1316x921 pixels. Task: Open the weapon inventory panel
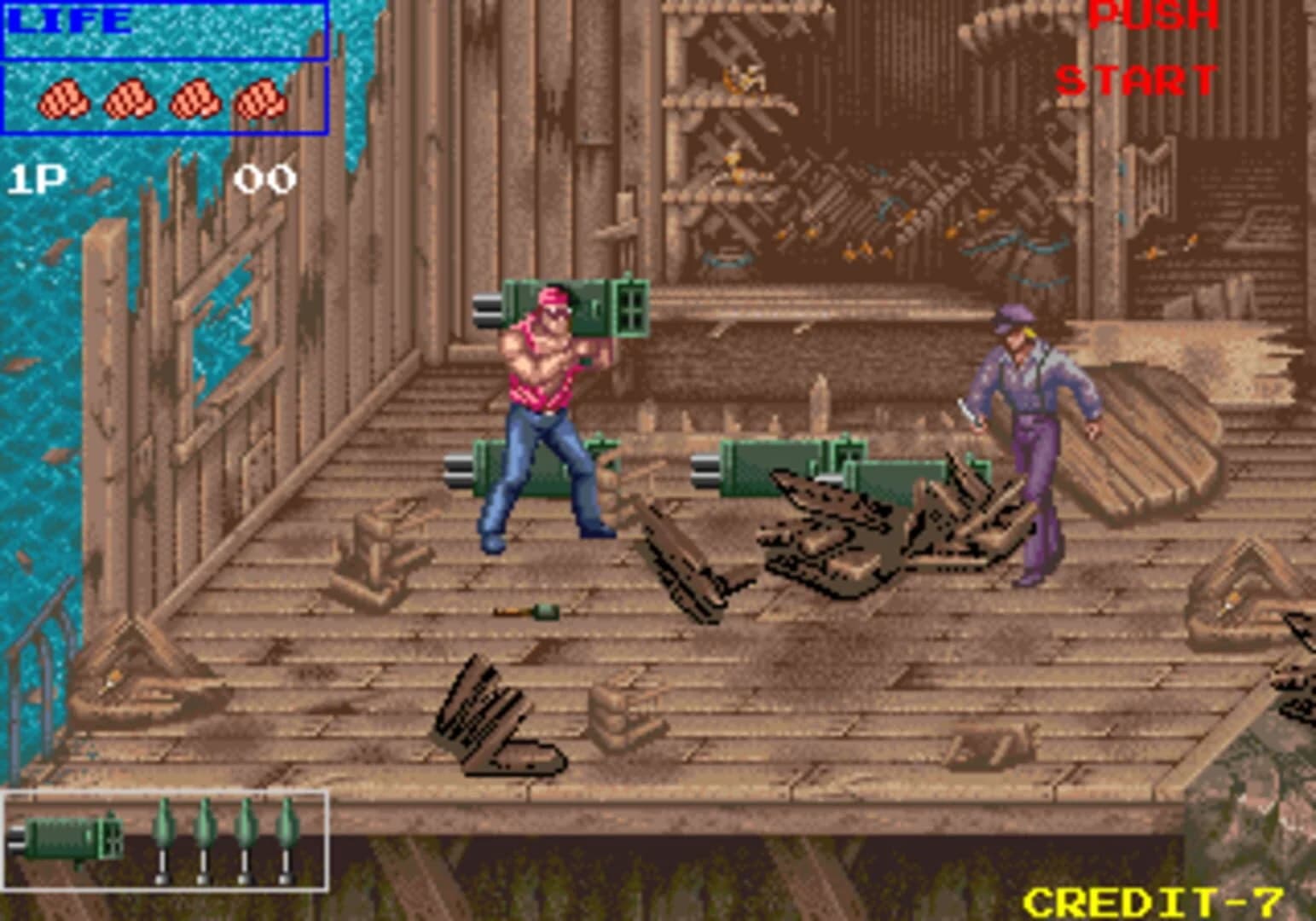pyautogui.click(x=166, y=840)
